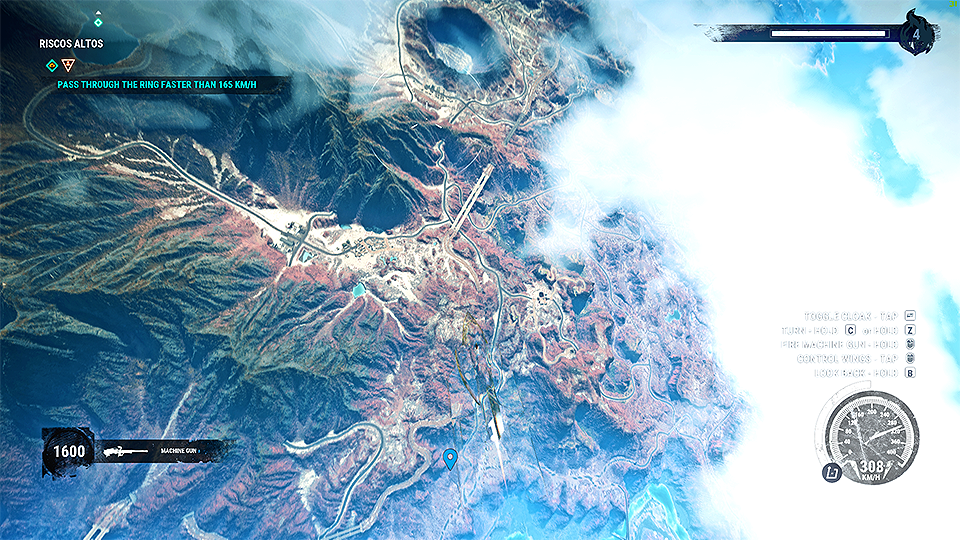This screenshot has width=960, height=540.
Task: Select the orange triangle challenge icon
Action: click(x=68, y=66)
